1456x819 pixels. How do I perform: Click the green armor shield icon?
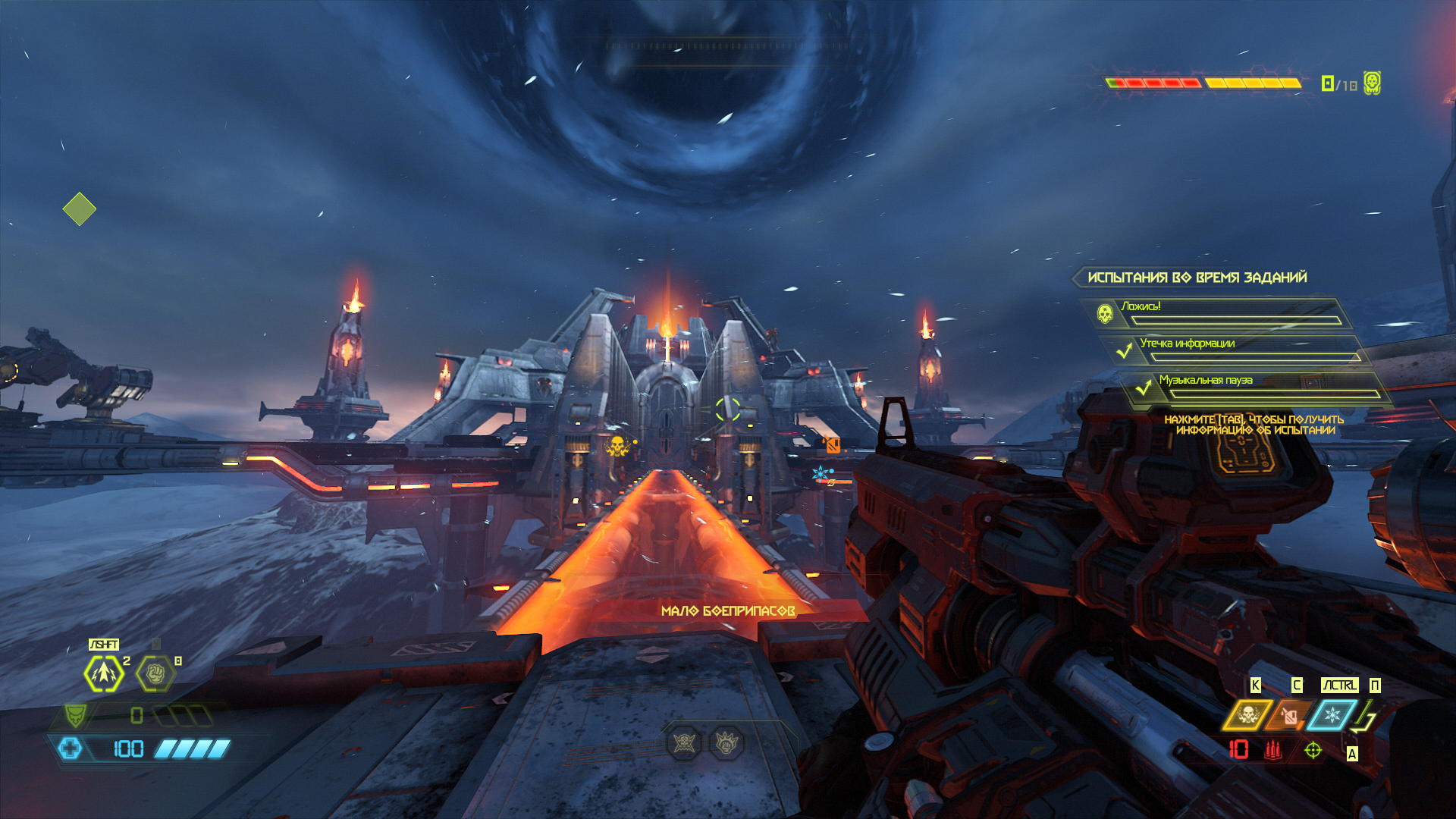[75, 714]
